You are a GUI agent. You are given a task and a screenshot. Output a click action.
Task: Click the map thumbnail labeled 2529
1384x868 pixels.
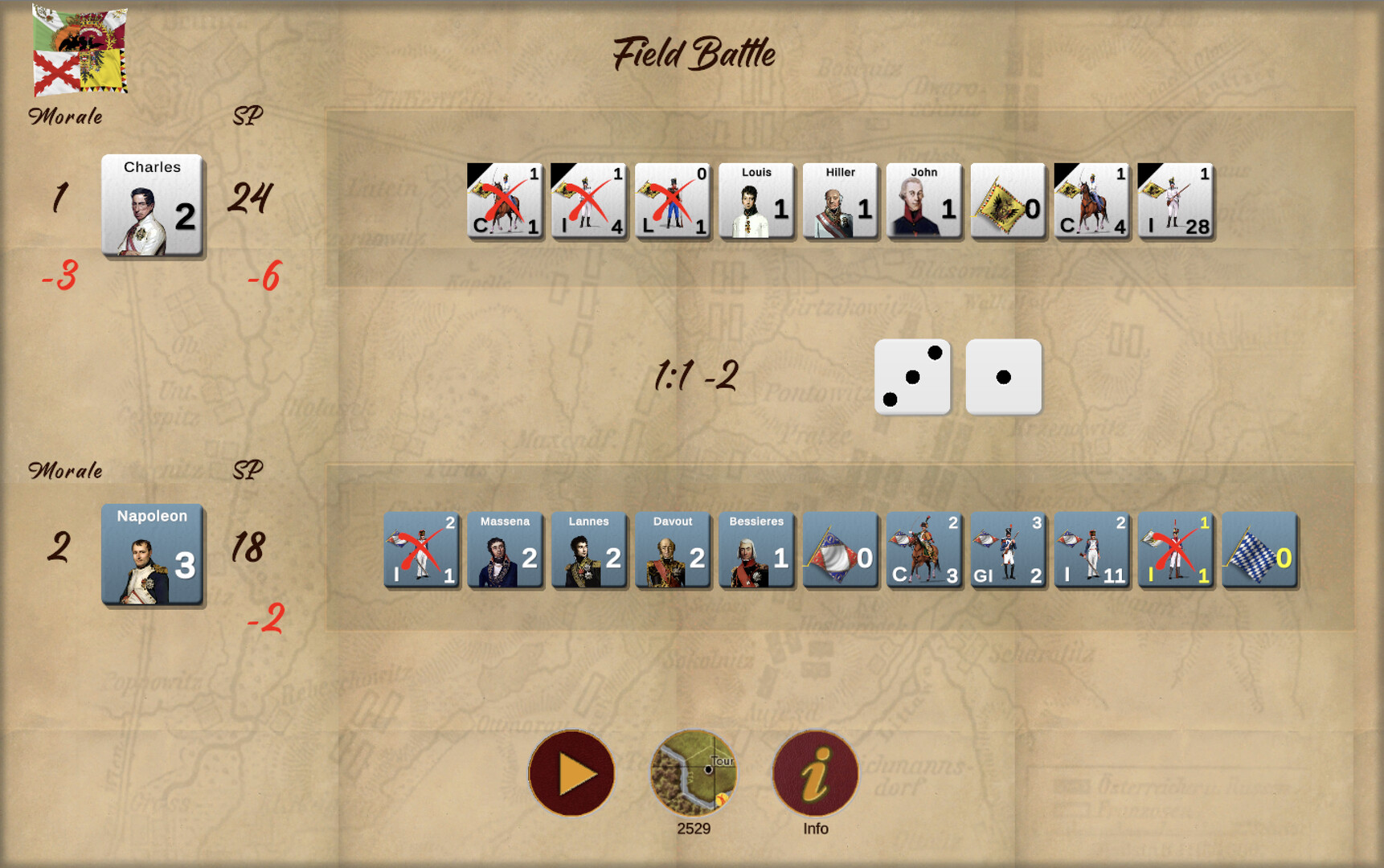pos(694,772)
